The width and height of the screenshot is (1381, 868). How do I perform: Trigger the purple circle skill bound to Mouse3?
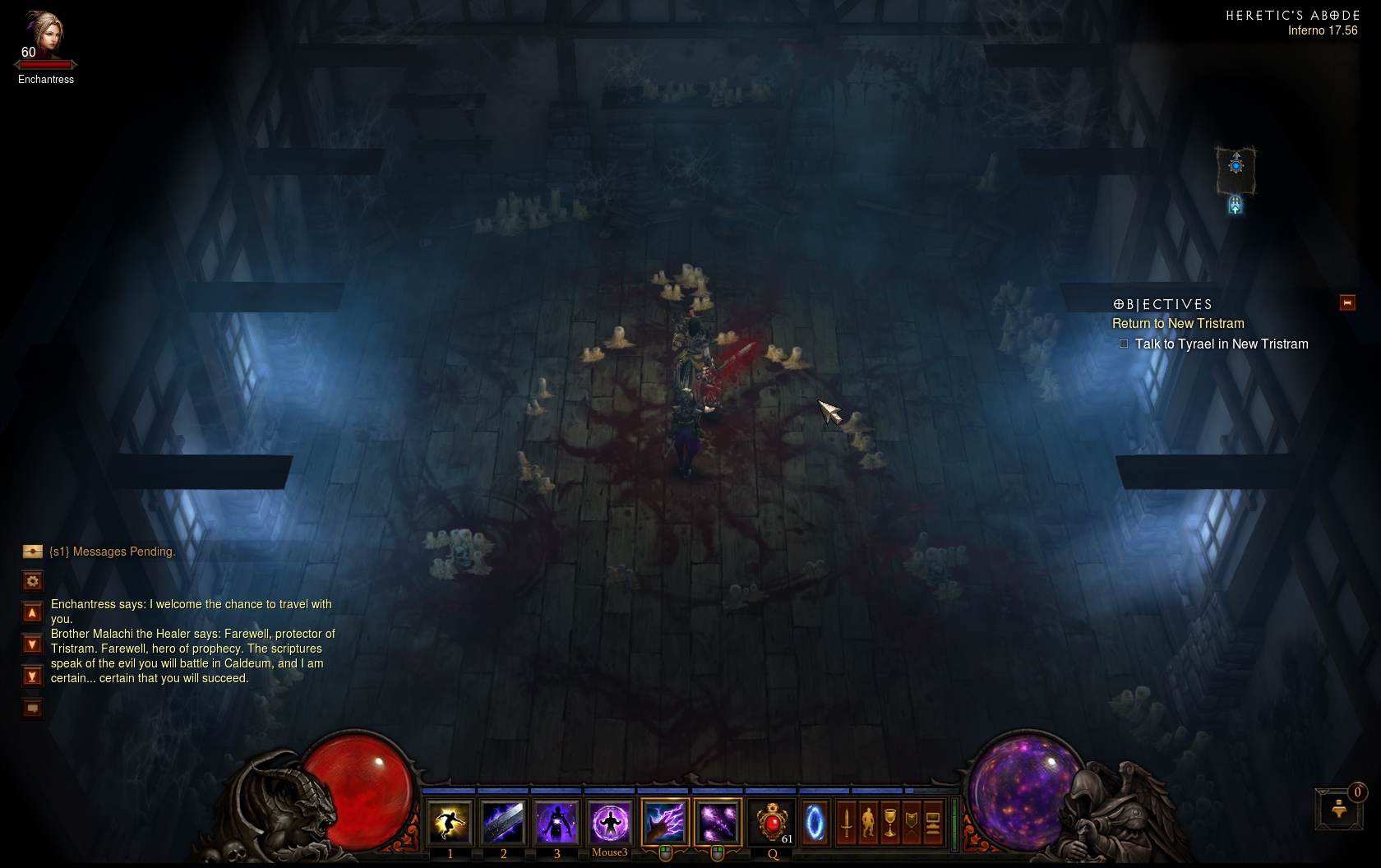tap(610, 822)
